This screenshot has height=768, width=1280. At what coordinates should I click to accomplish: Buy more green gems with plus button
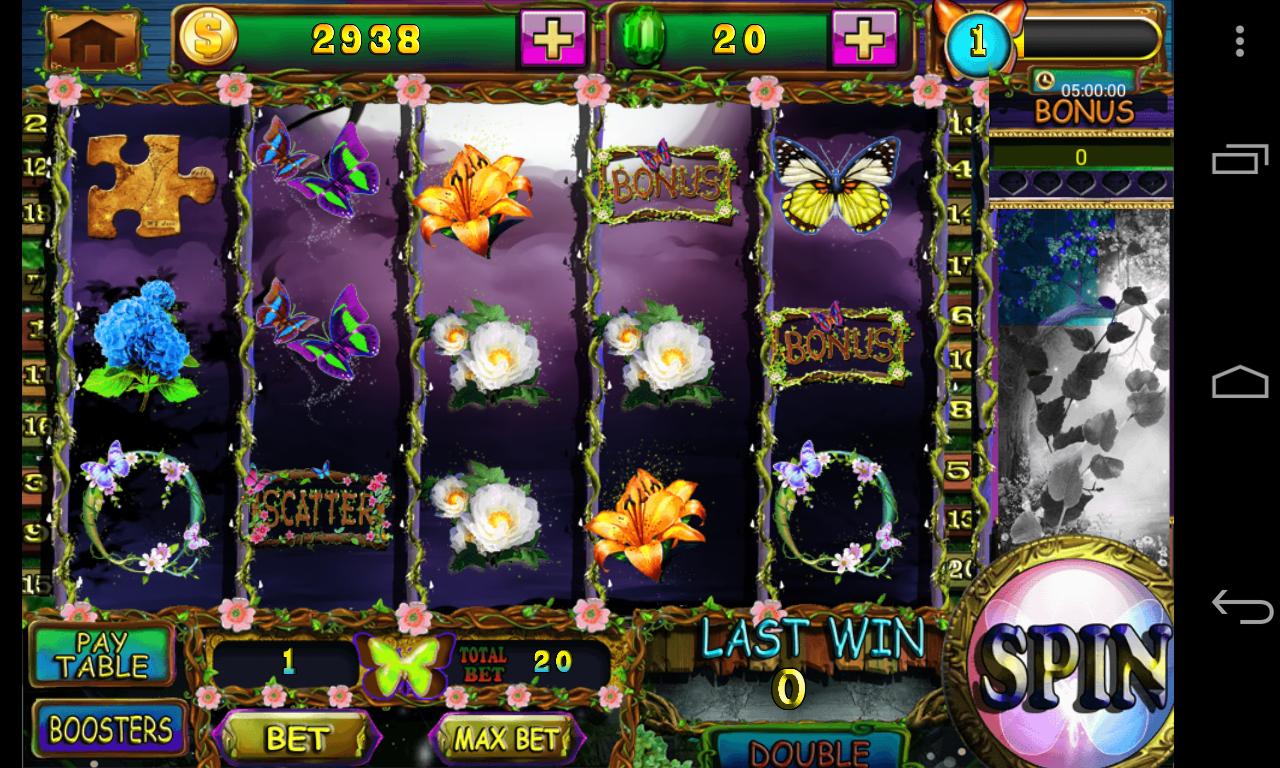(x=864, y=40)
